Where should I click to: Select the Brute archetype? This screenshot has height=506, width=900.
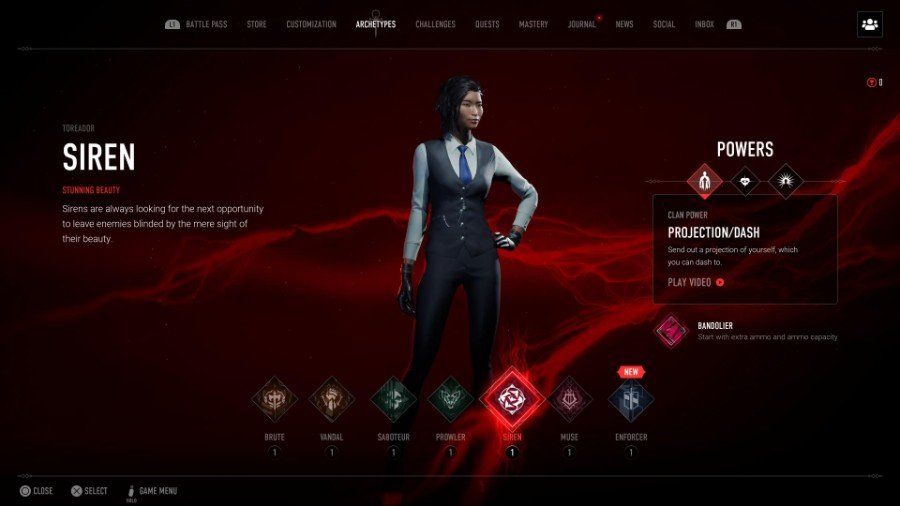(274, 400)
